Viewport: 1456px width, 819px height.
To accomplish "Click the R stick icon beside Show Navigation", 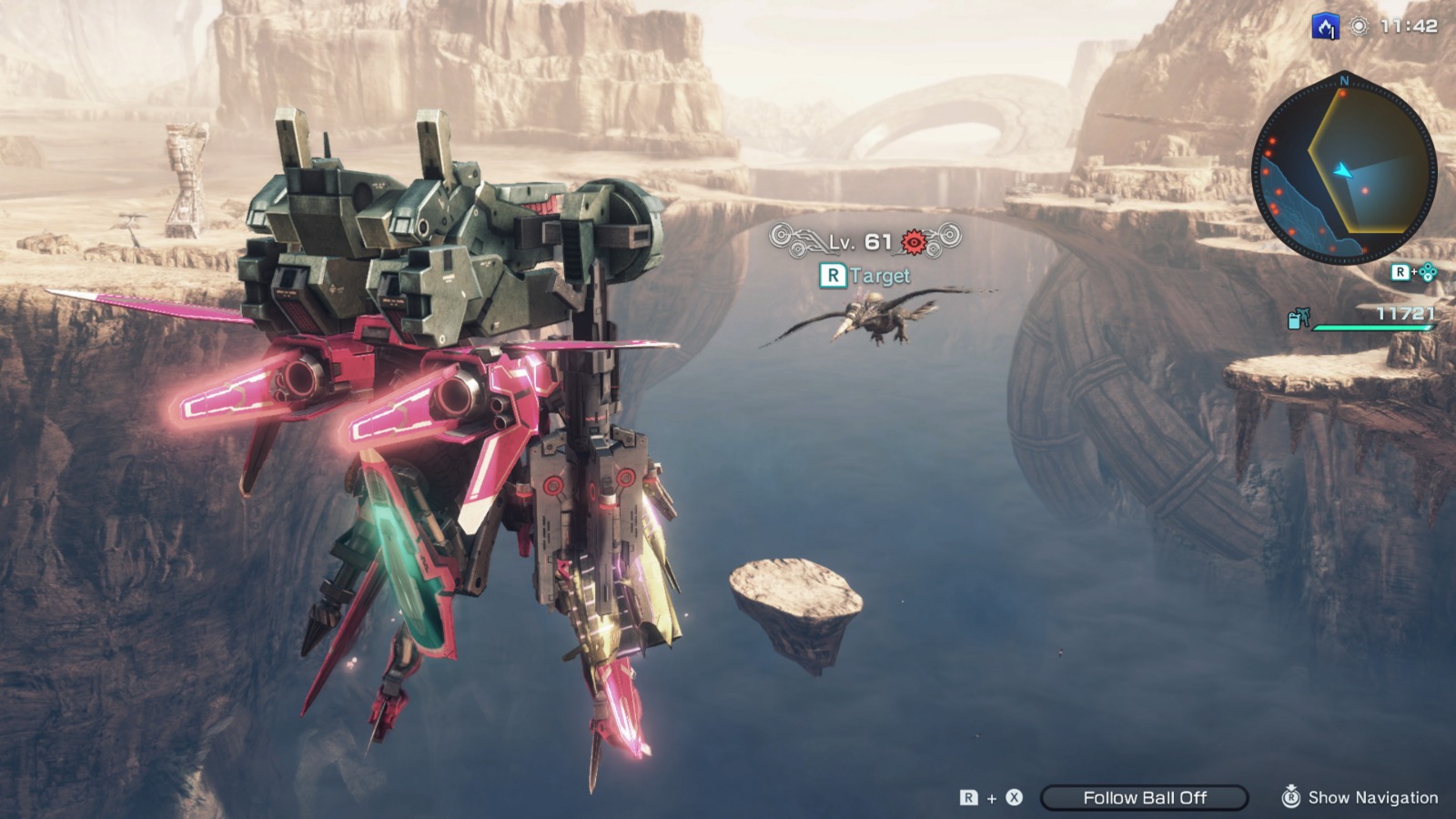I will (x=1291, y=797).
